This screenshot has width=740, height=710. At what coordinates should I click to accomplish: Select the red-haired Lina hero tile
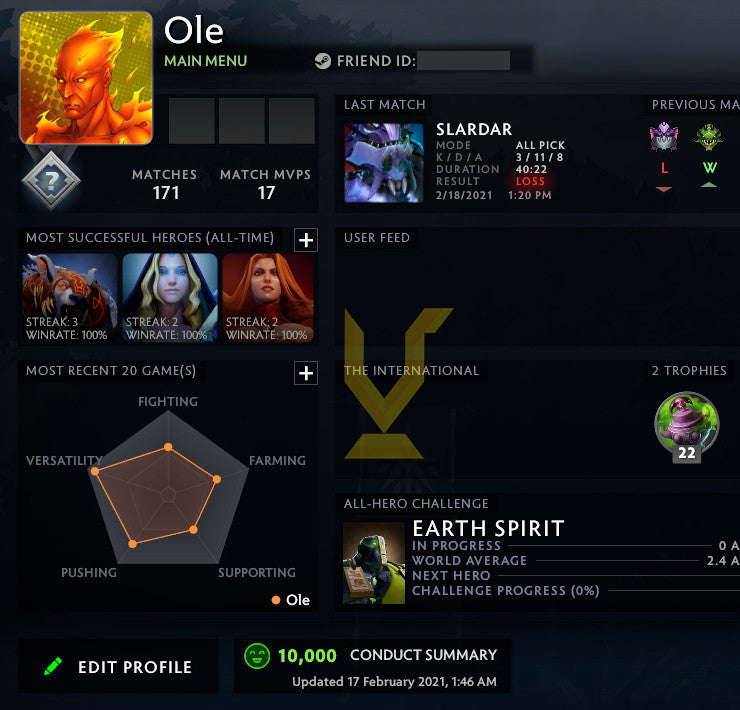pyautogui.click(x=267, y=298)
